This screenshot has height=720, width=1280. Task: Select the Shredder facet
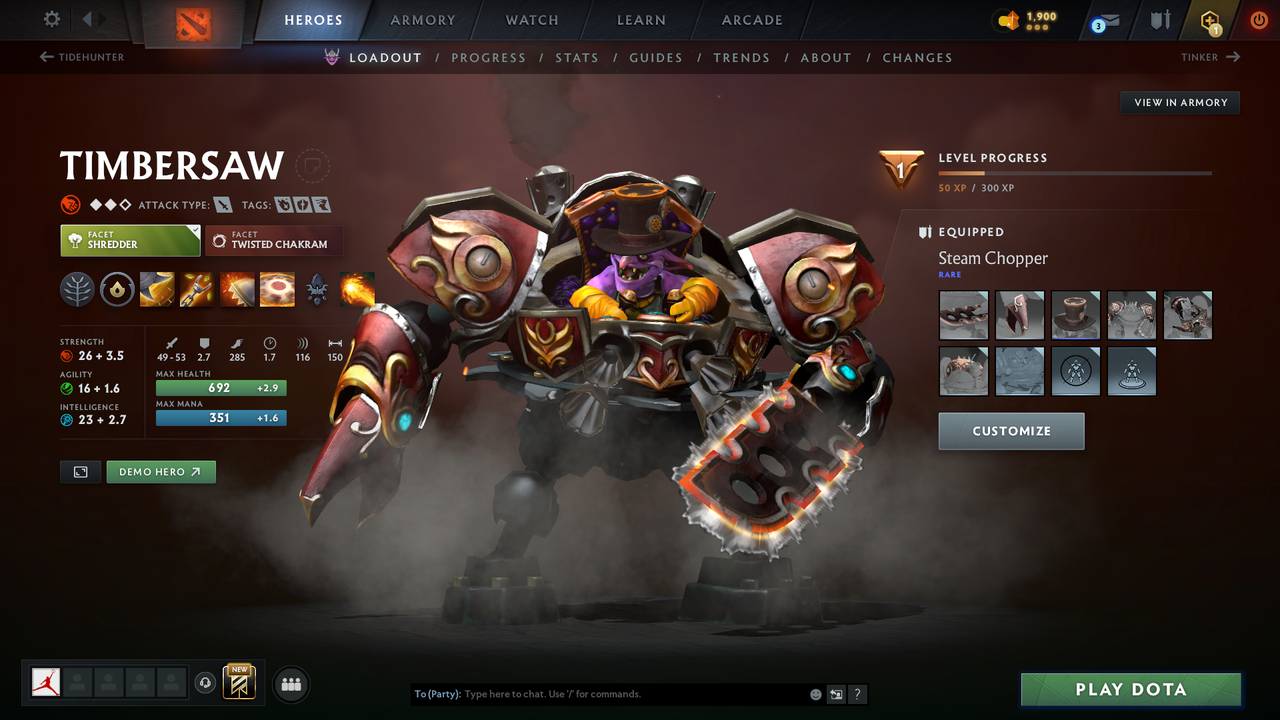(130, 240)
